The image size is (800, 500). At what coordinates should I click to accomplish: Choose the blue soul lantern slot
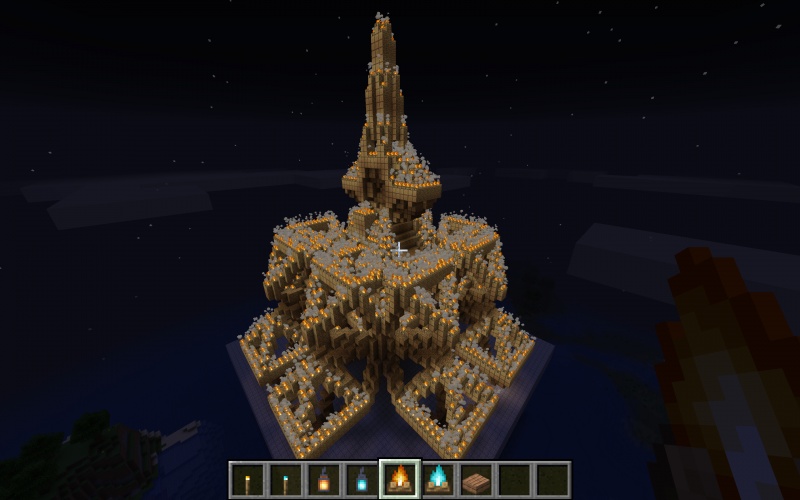point(361,480)
